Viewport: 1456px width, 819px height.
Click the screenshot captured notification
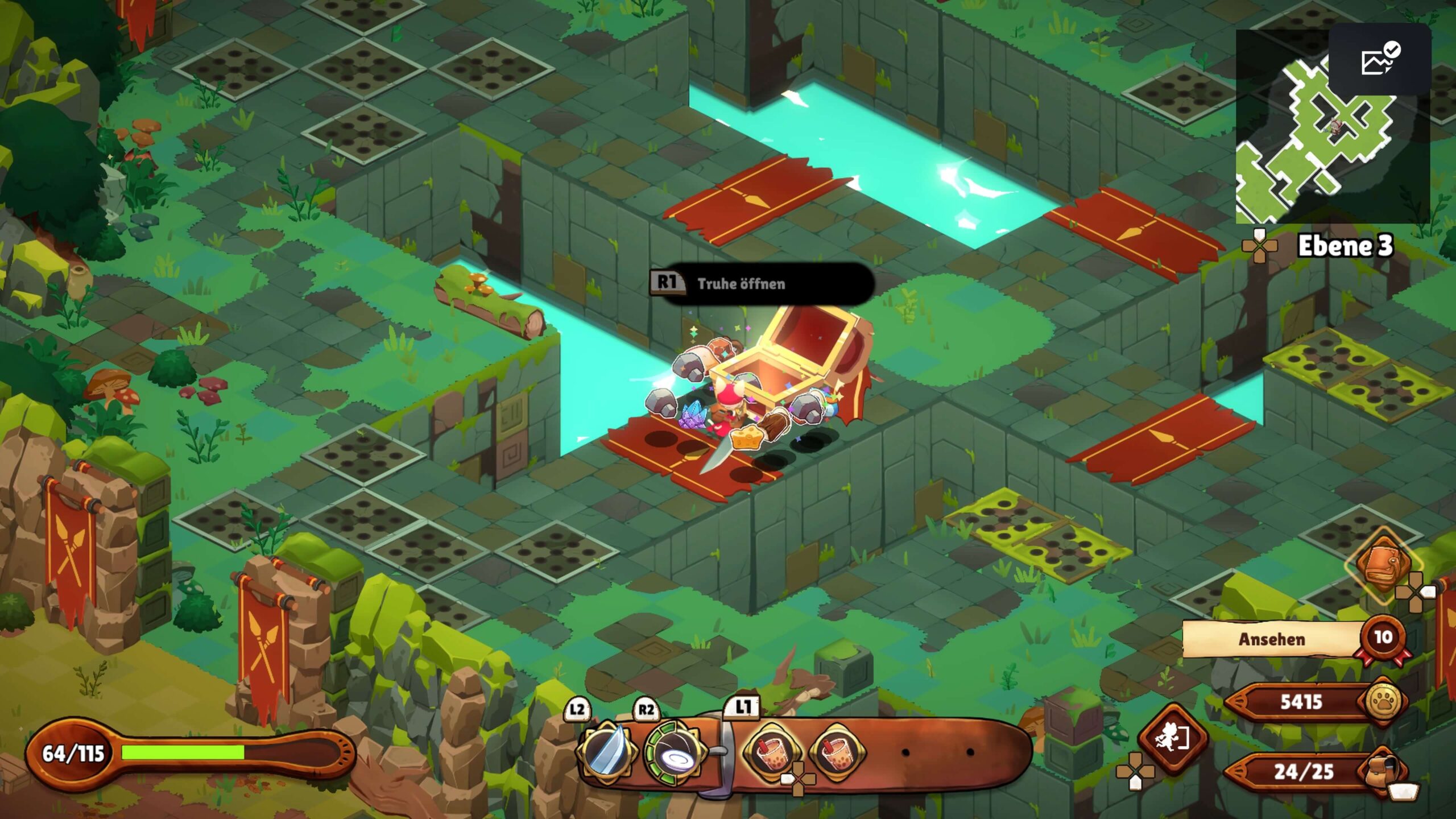pyautogui.click(x=1380, y=60)
